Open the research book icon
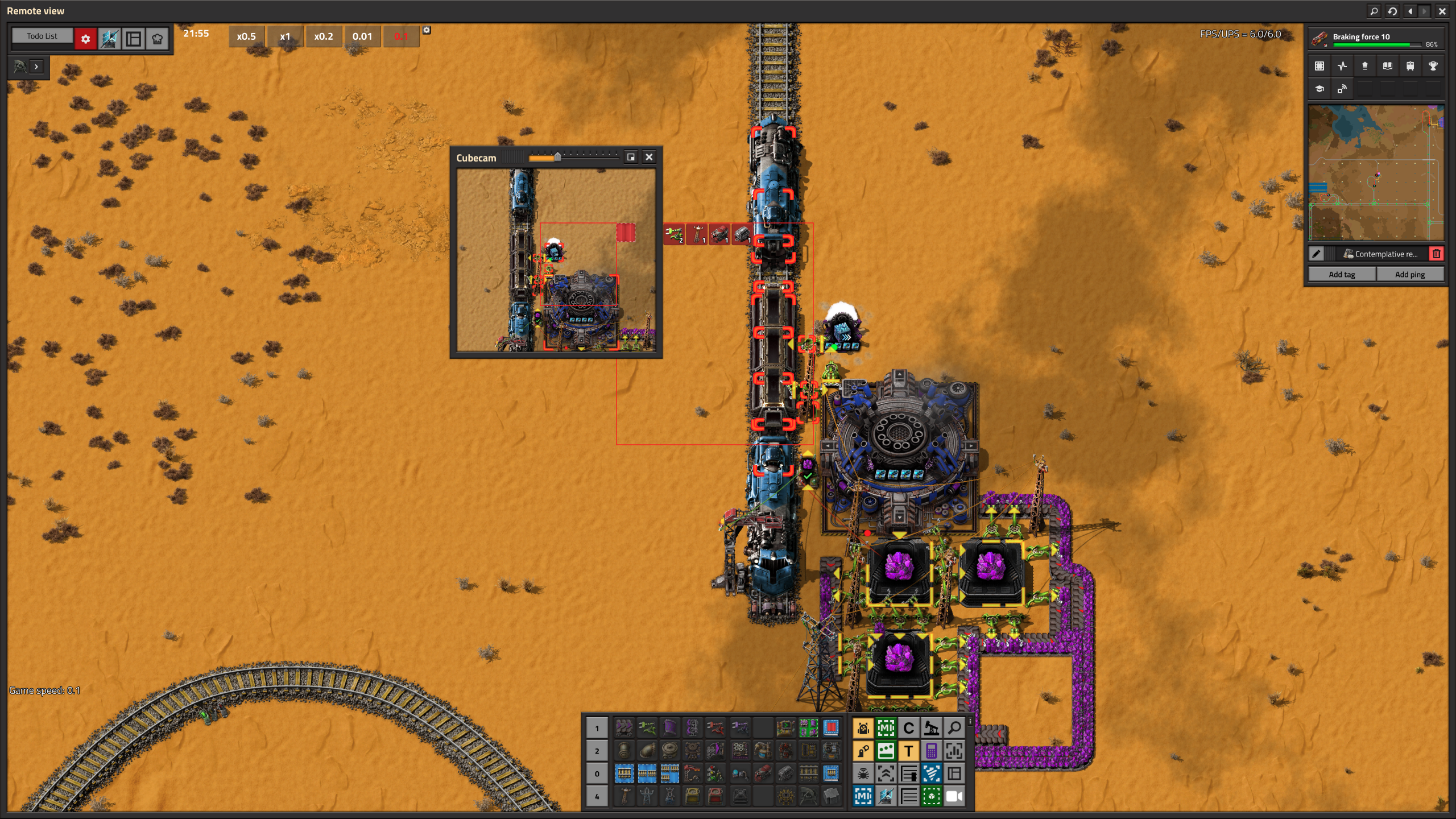 tap(1387, 65)
